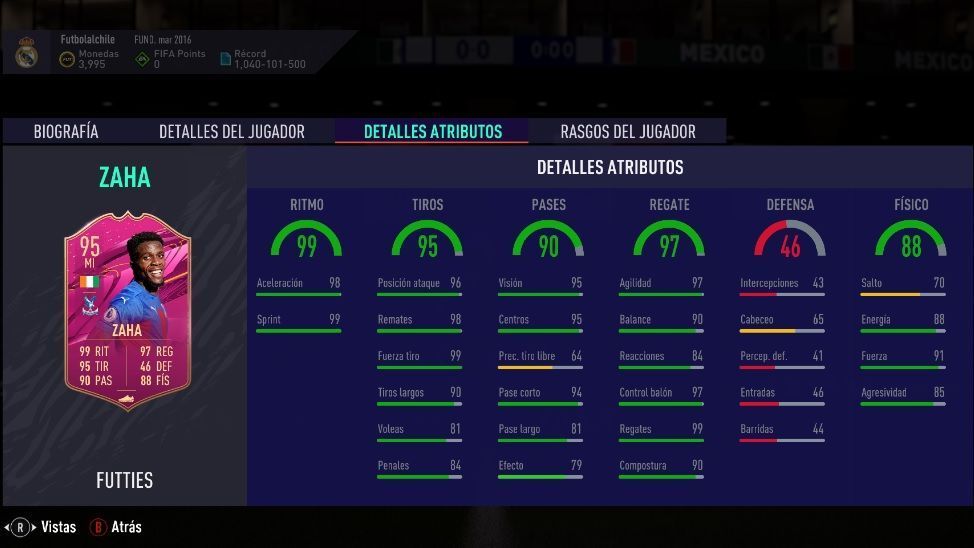
Task: Switch to the Biografía tab
Action: (x=66, y=131)
